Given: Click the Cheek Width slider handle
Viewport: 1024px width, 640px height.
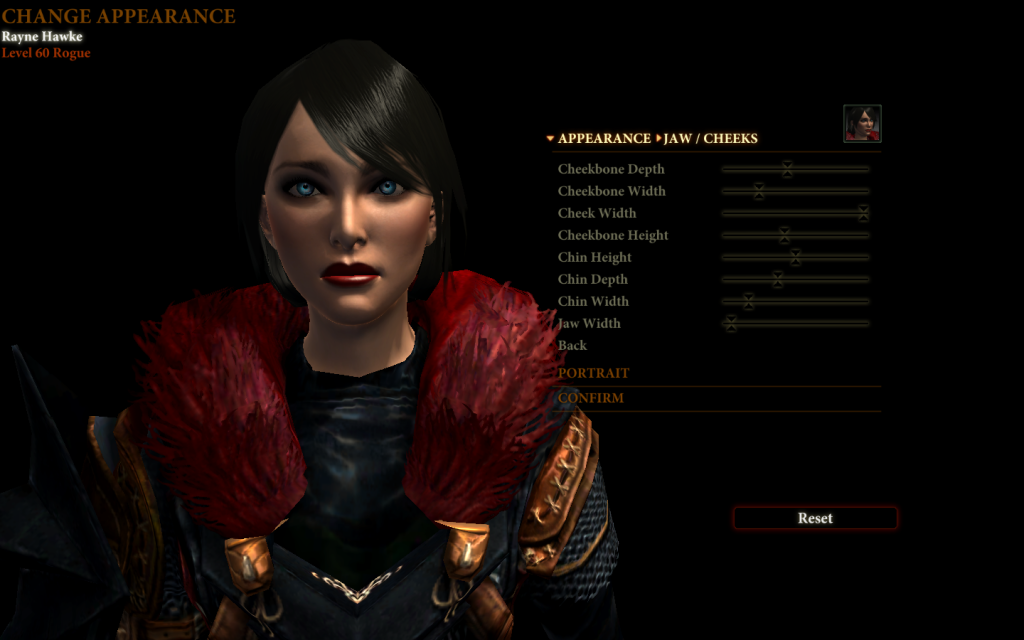Looking at the screenshot, I should point(863,213).
